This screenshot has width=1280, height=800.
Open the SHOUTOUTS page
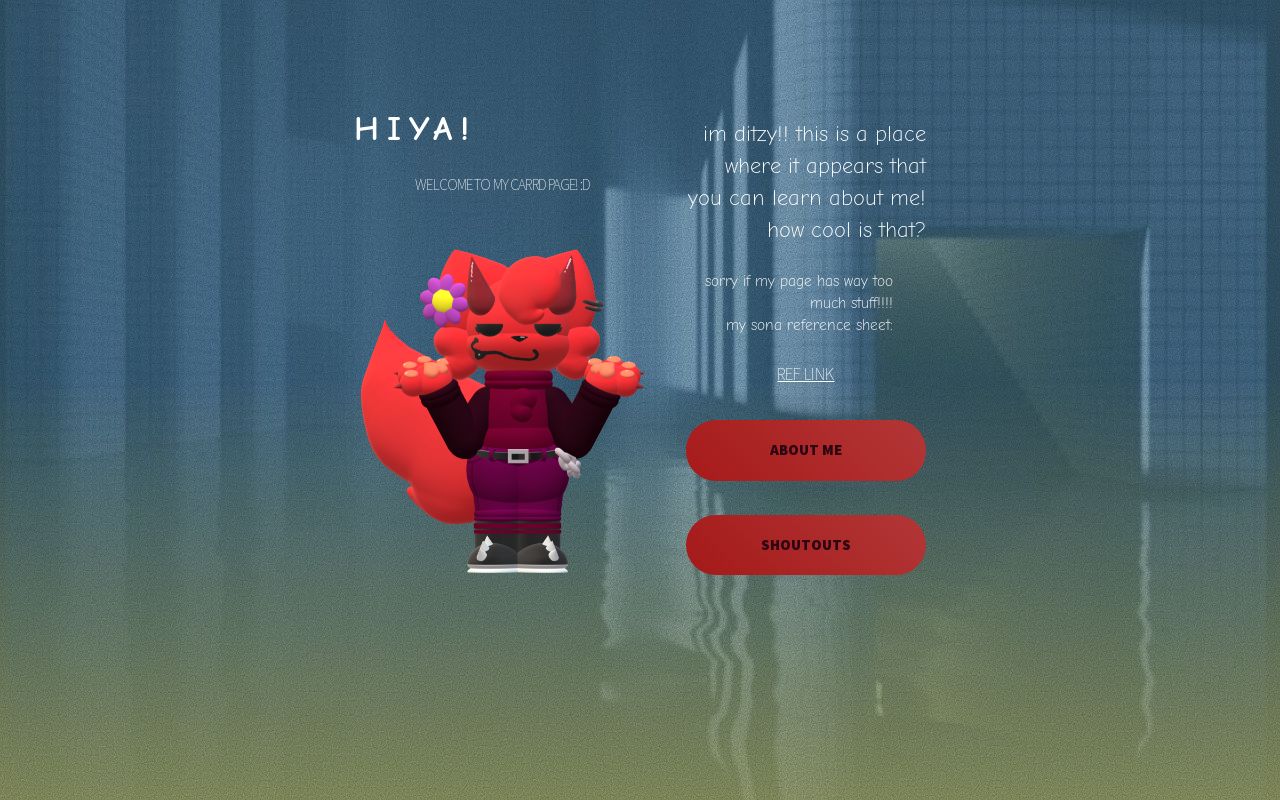[805, 545]
